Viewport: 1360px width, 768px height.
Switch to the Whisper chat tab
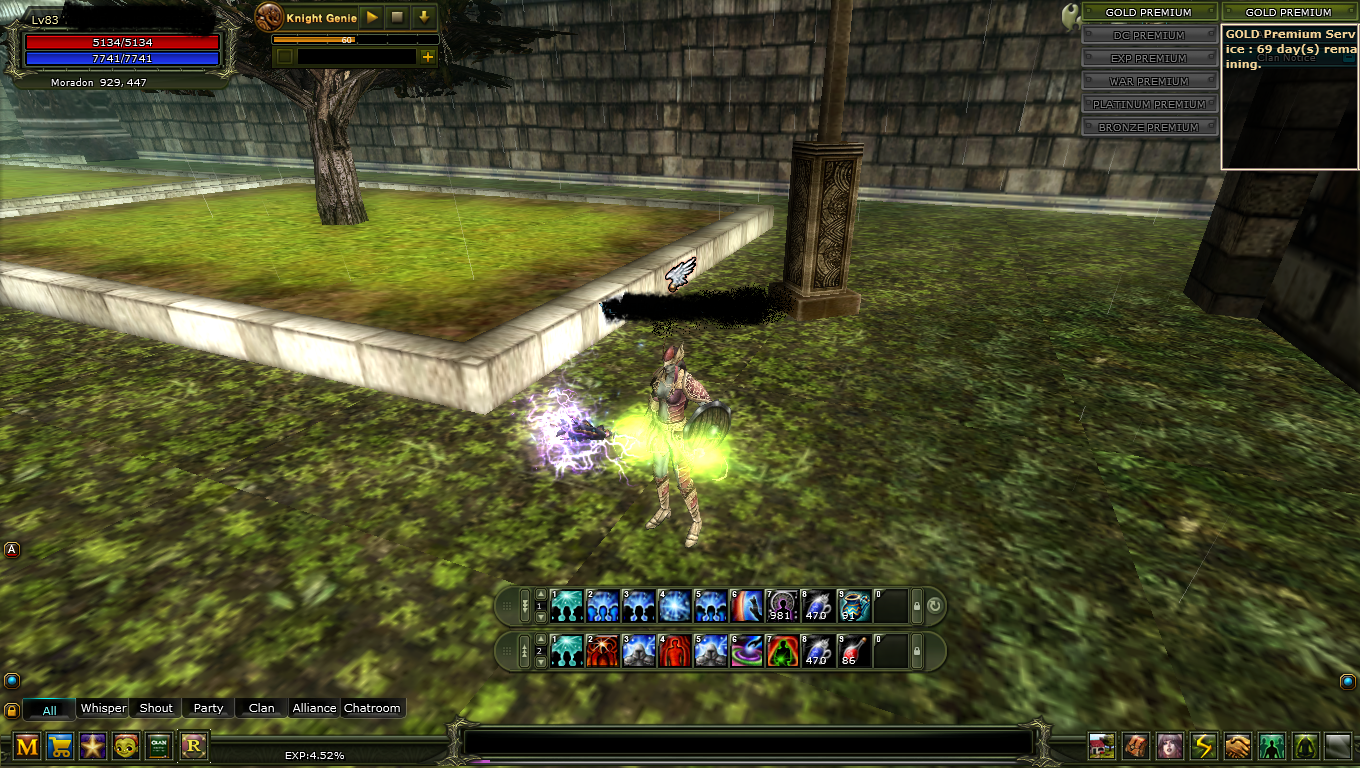pyautogui.click(x=103, y=708)
